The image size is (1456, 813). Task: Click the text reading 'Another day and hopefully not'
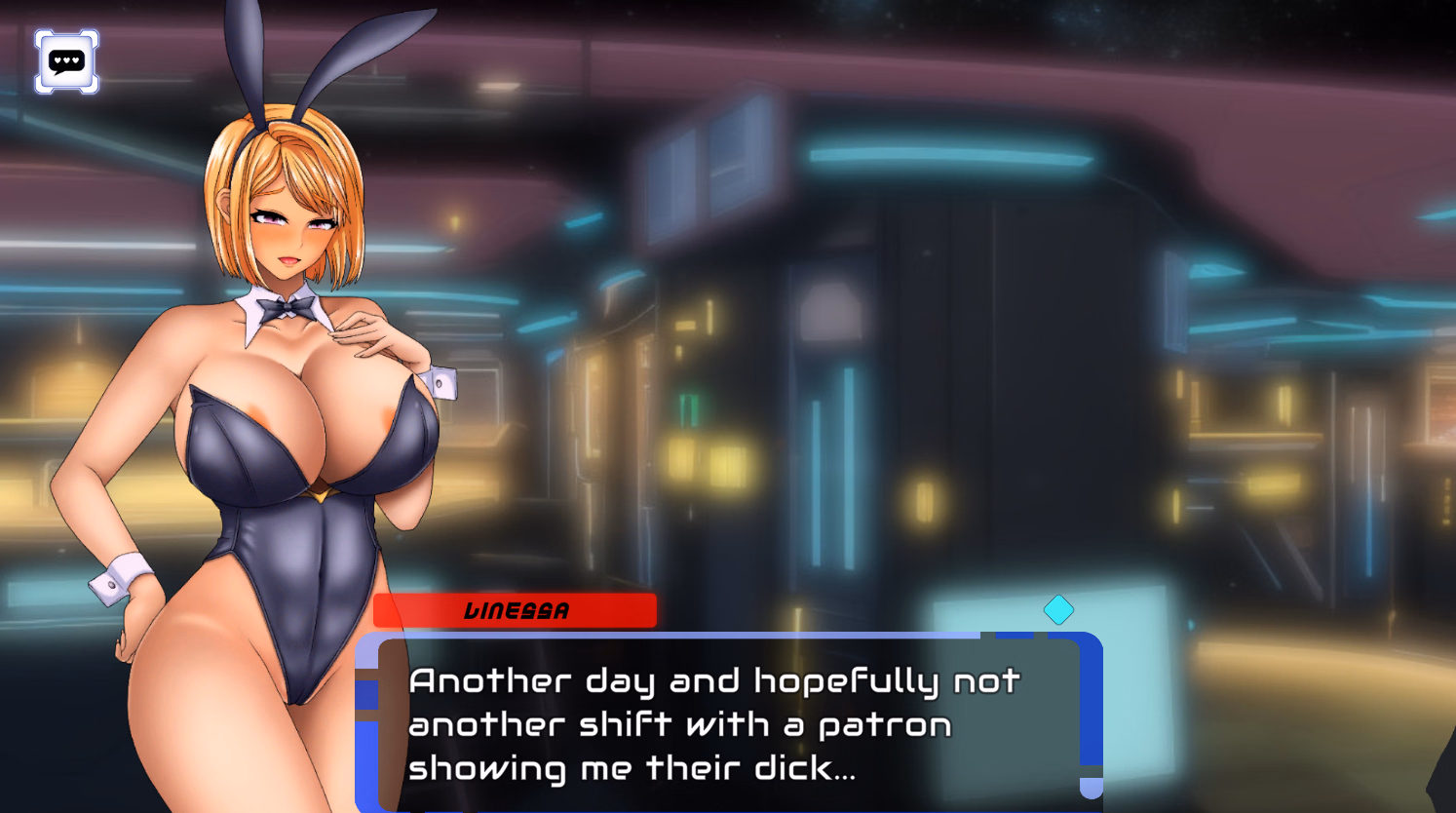pyautogui.click(x=714, y=679)
